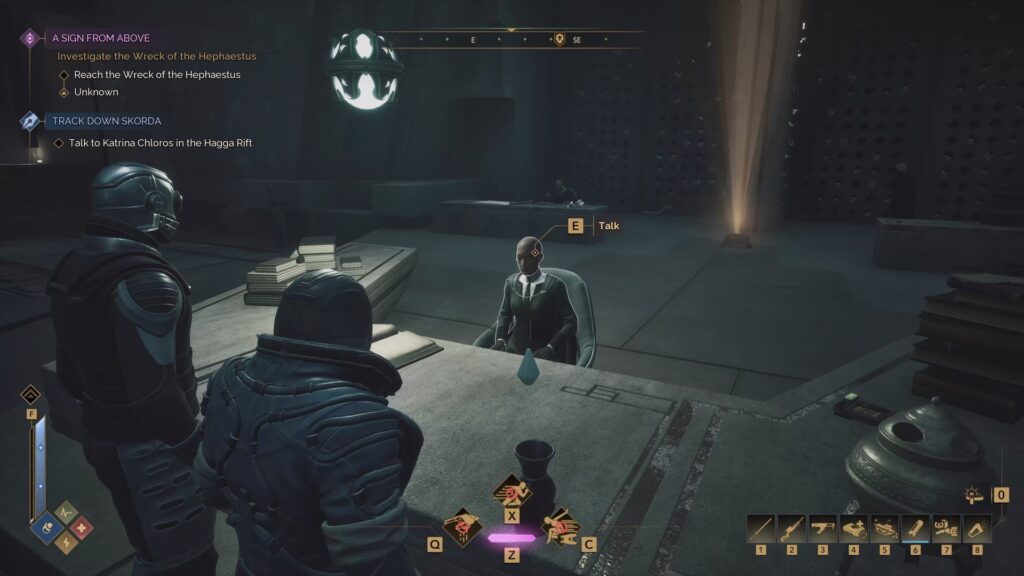Click the compass waypoint marker
The width and height of the screenshot is (1024, 576).
[559, 40]
